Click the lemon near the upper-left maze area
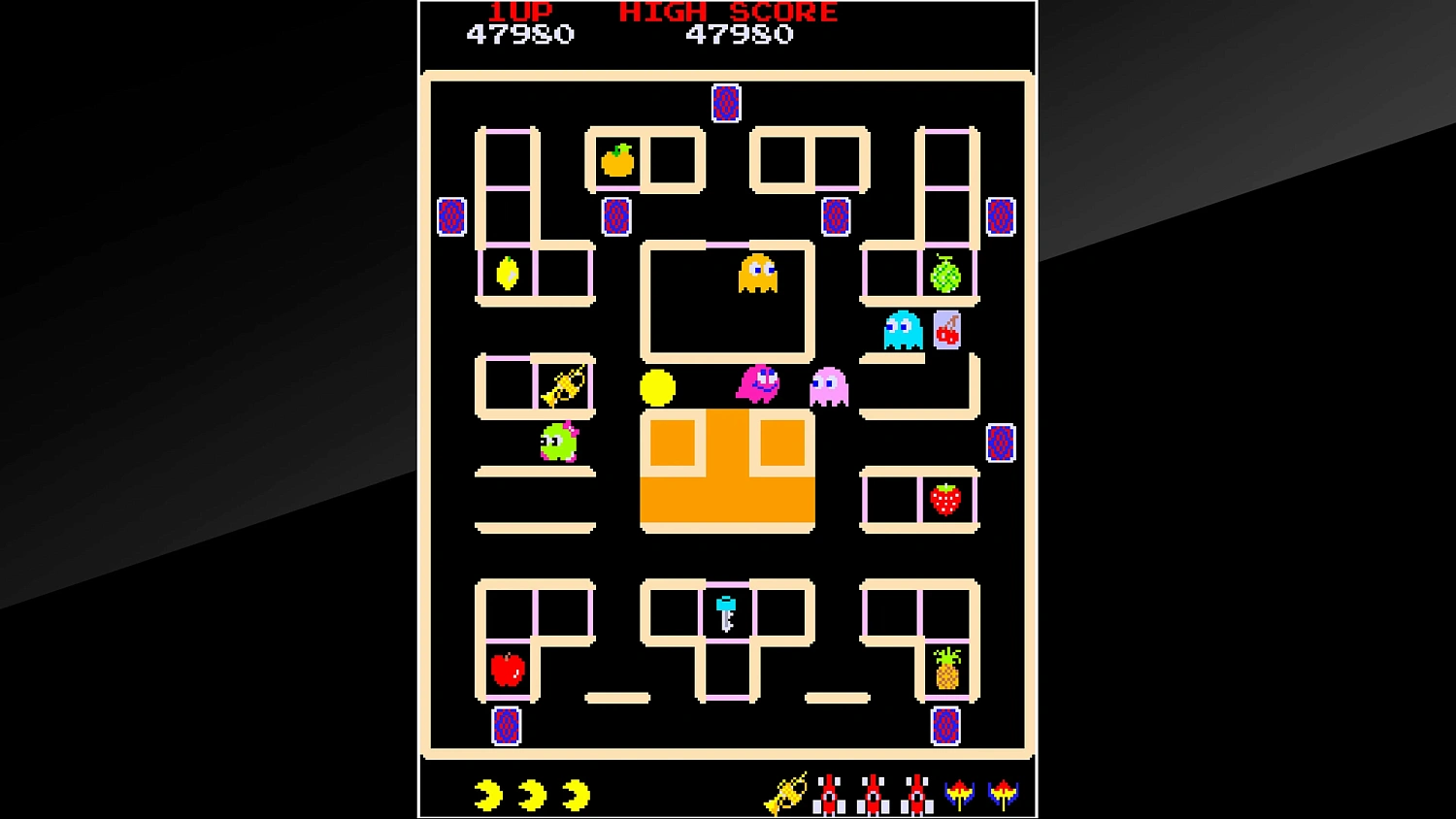 [x=509, y=275]
